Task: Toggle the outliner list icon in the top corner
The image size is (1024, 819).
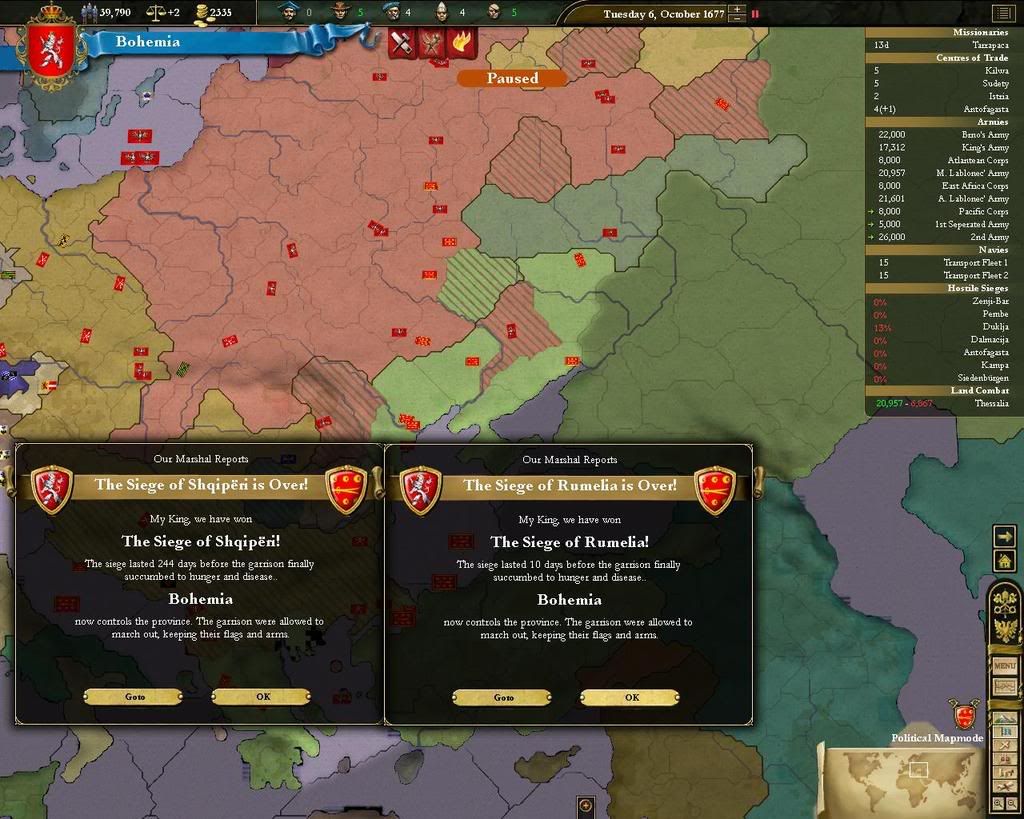Action: pos(1002,13)
